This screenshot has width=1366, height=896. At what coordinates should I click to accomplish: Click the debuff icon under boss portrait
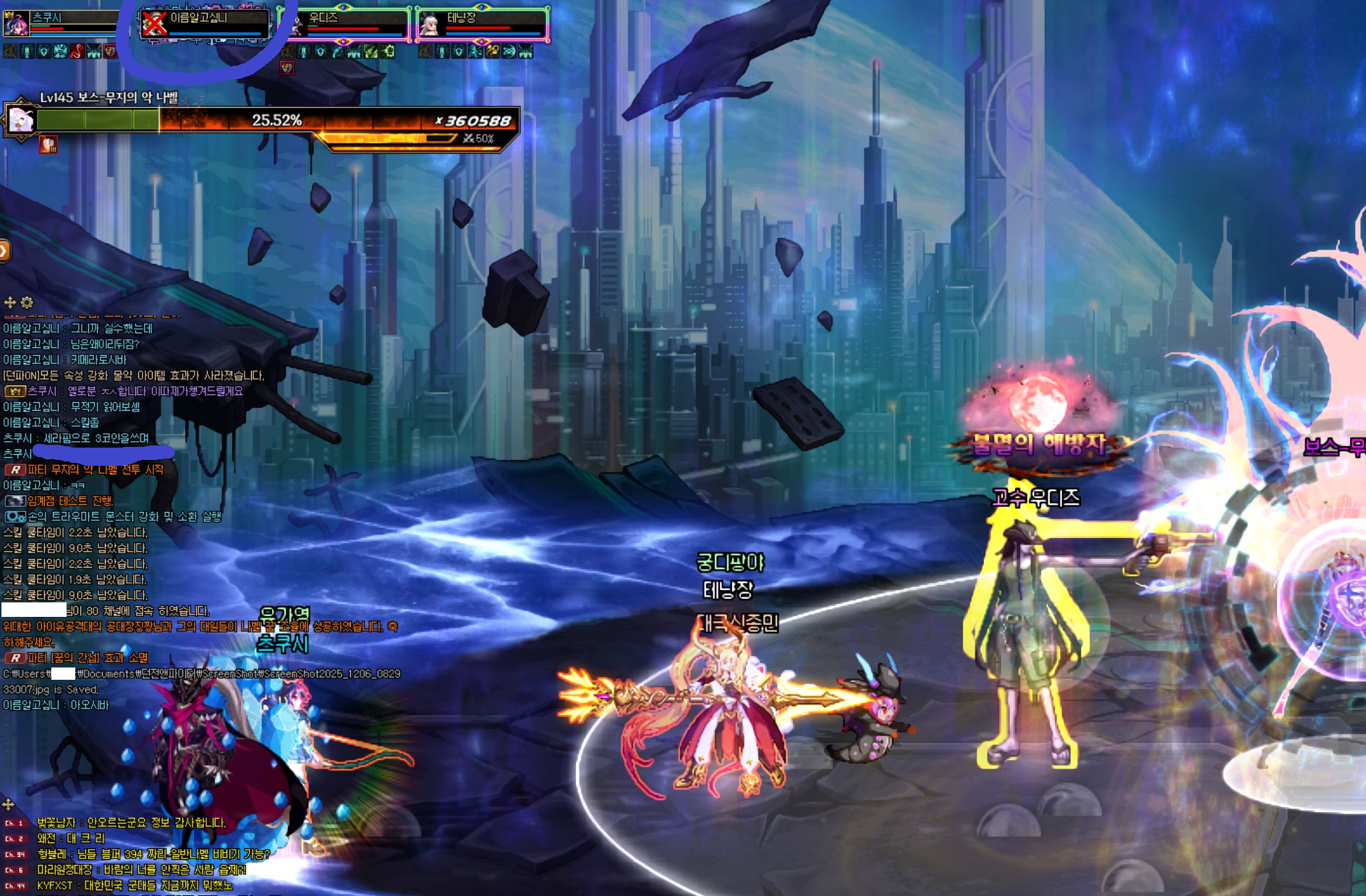[48, 145]
